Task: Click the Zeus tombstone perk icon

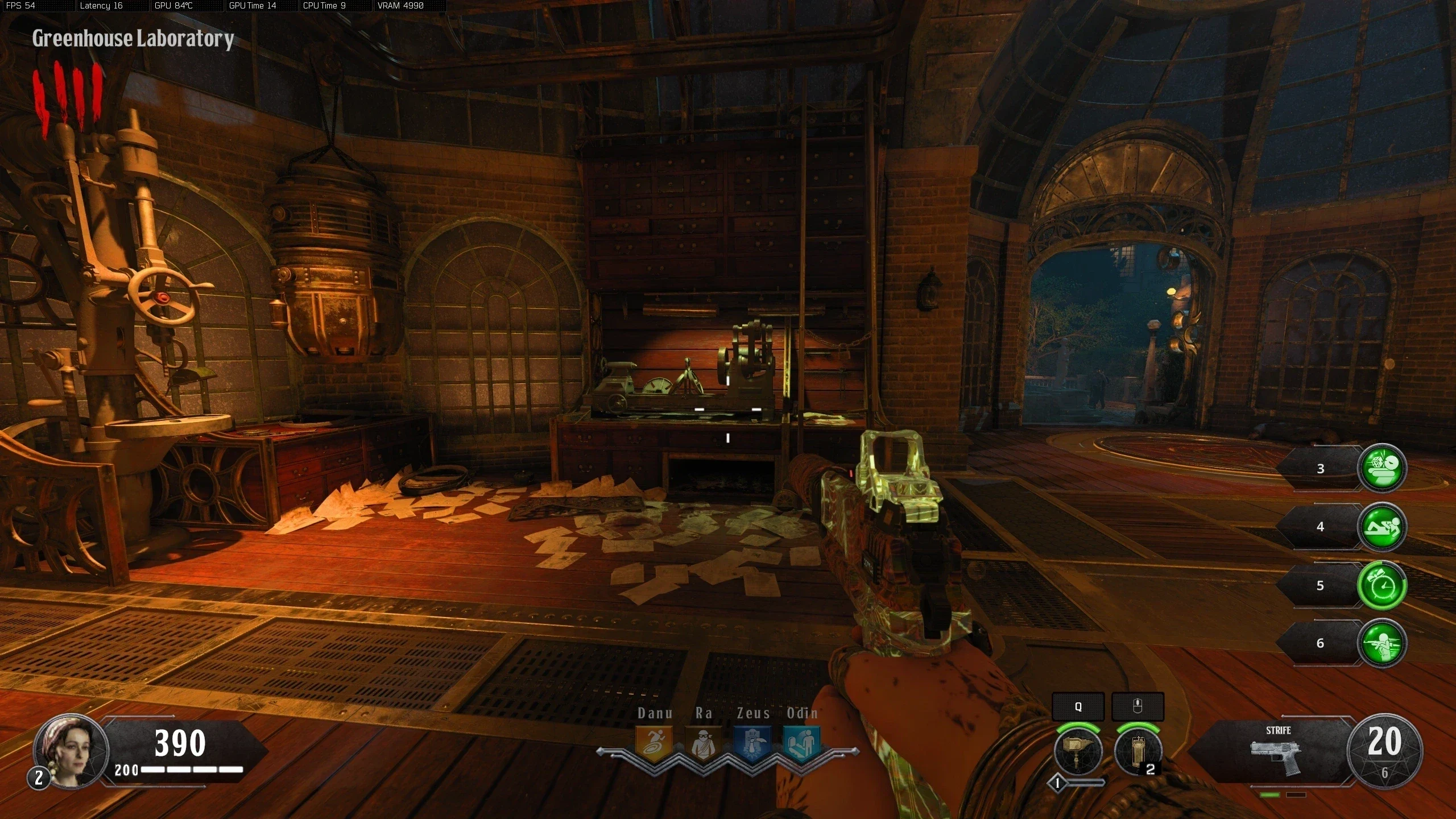Action: 752,743
